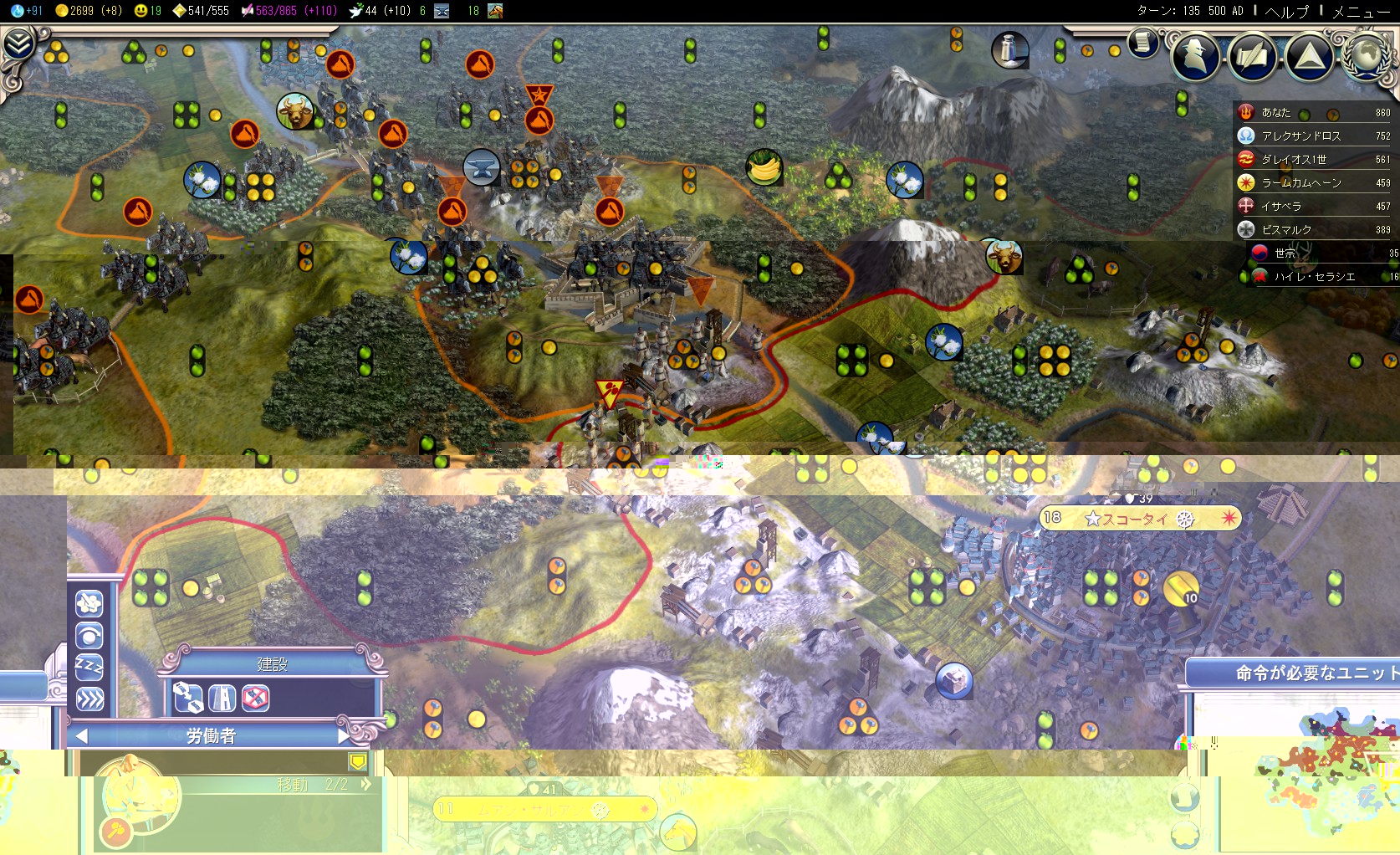This screenshot has height=855, width=1400.
Task: Put the 労働者 worker to sleep with Zzz
Action: coord(89,666)
